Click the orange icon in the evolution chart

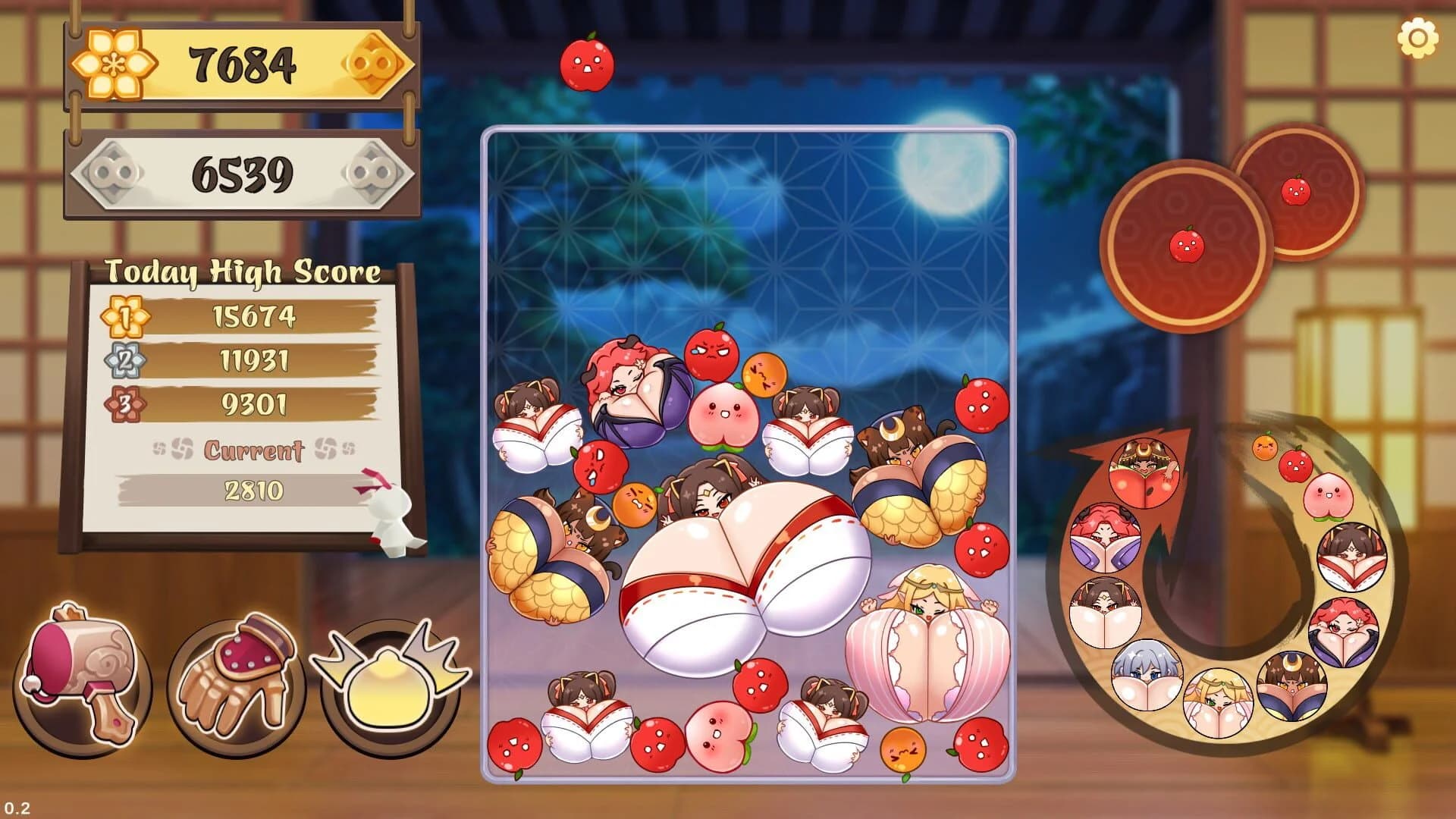pyautogui.click(x=1265, y=446)
